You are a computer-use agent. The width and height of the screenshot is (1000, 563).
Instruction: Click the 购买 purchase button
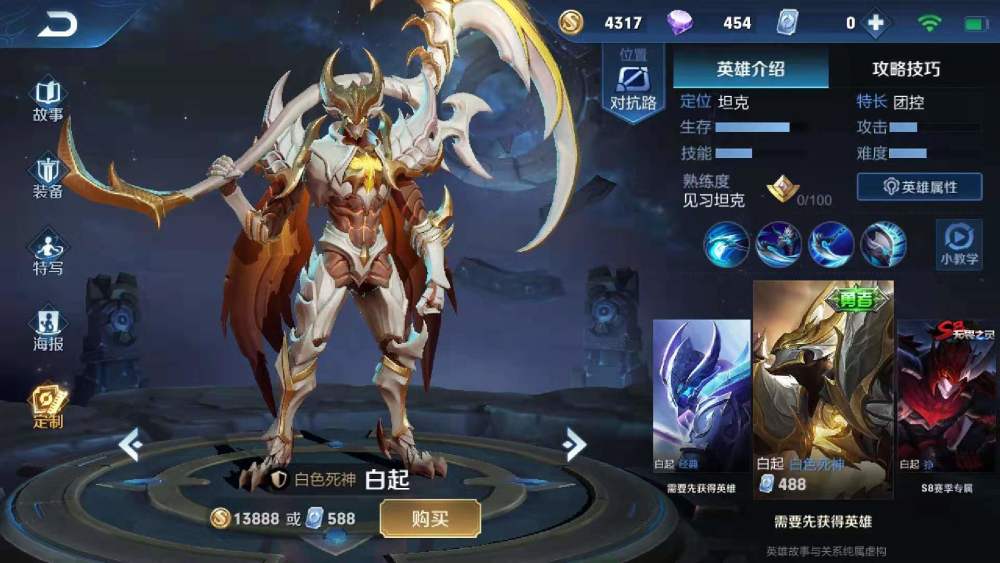(430, 518)
